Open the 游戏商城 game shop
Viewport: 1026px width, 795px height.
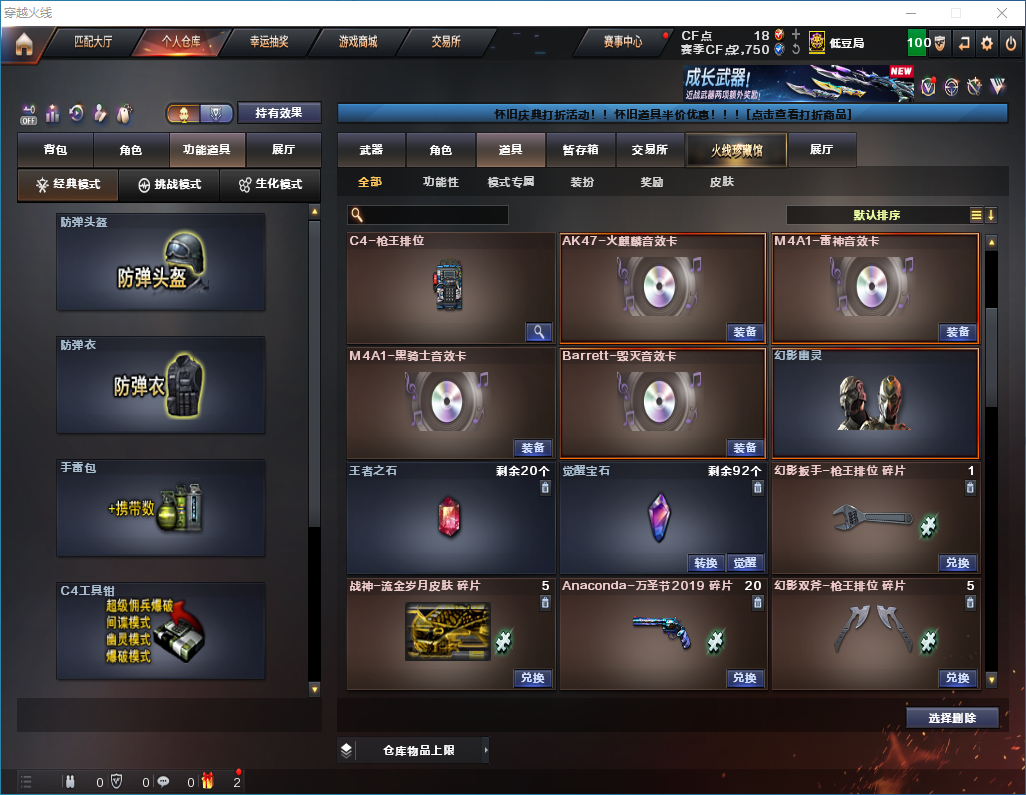click(x=358, y=42)
